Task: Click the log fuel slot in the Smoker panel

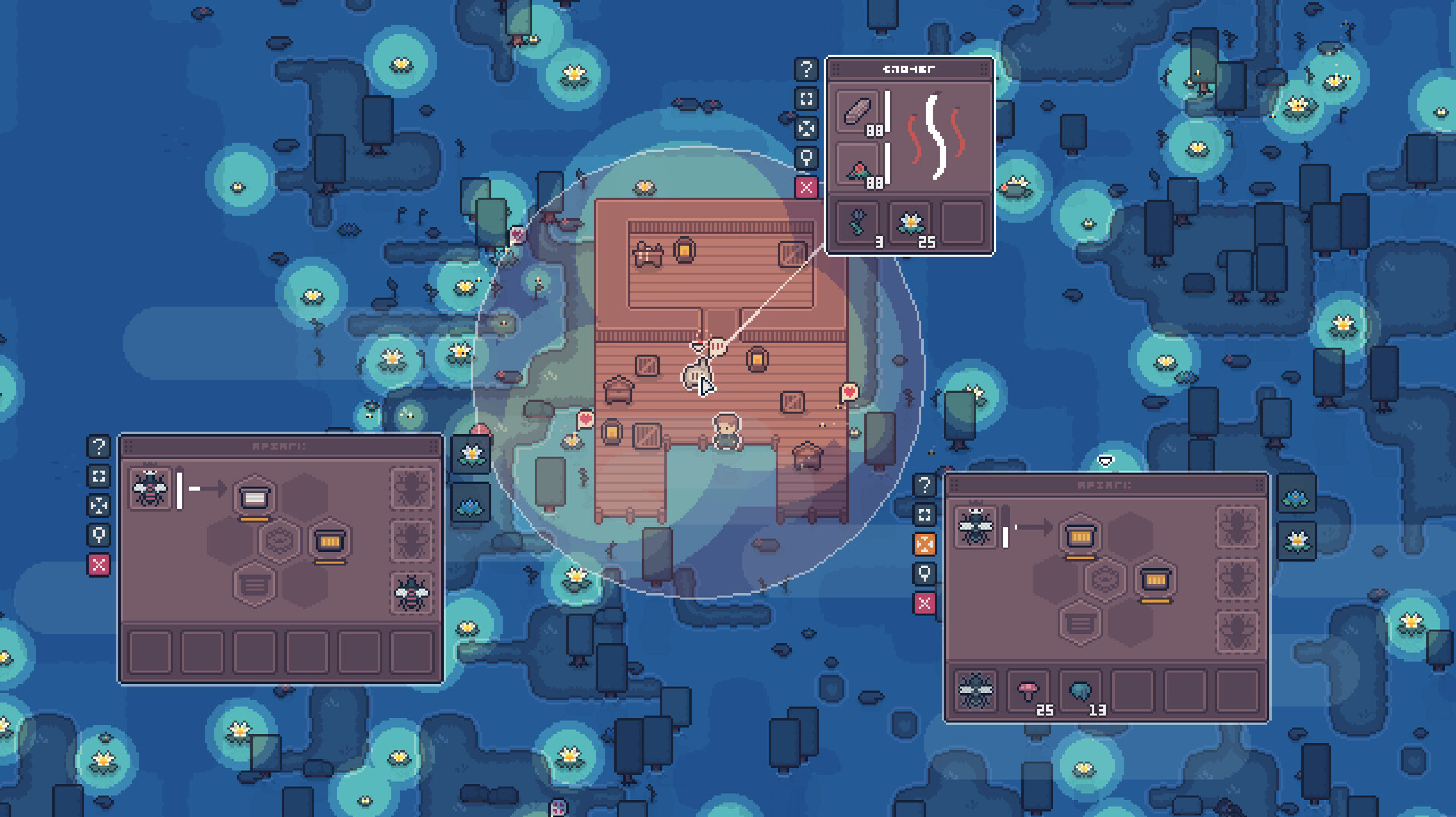Action: 857,111
